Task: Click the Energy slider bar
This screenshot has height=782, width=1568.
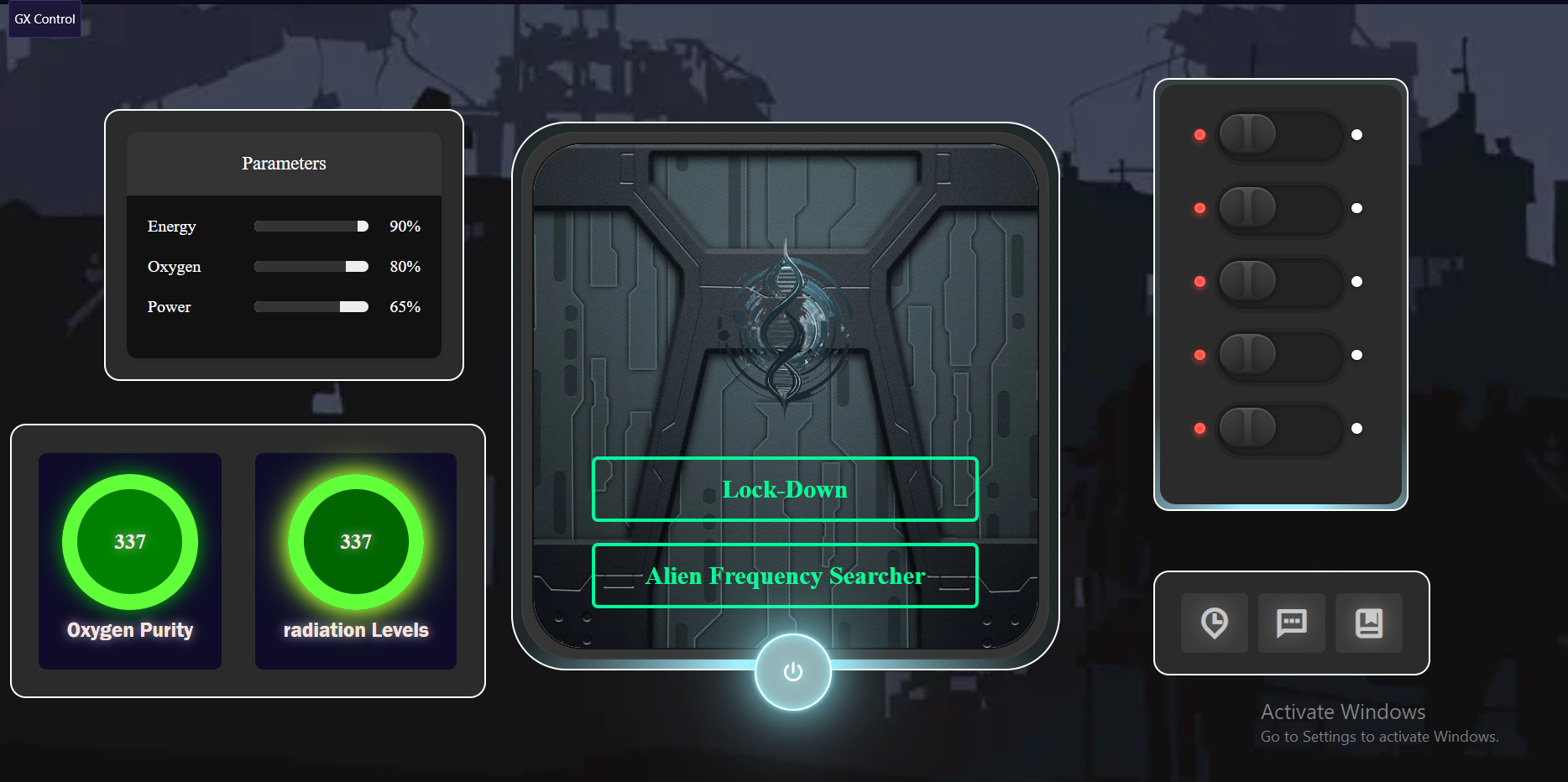Action: click(x=311, y=227)
